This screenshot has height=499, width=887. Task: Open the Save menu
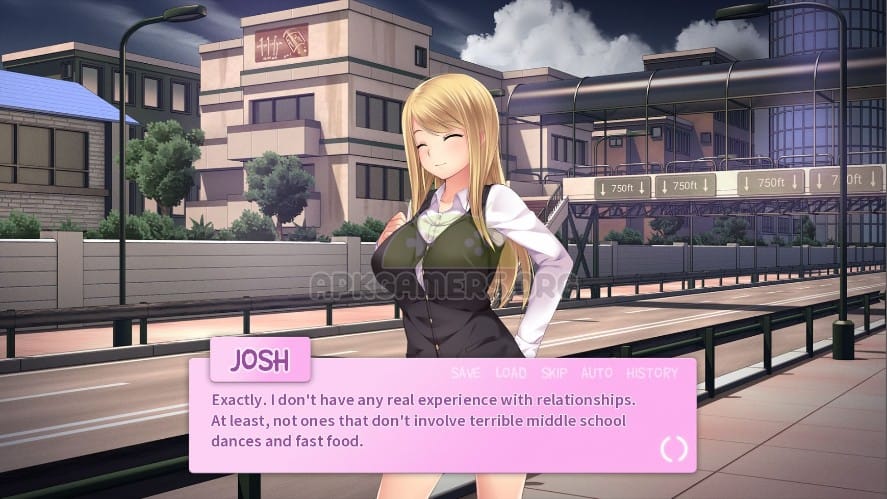[x=465, y=373]
